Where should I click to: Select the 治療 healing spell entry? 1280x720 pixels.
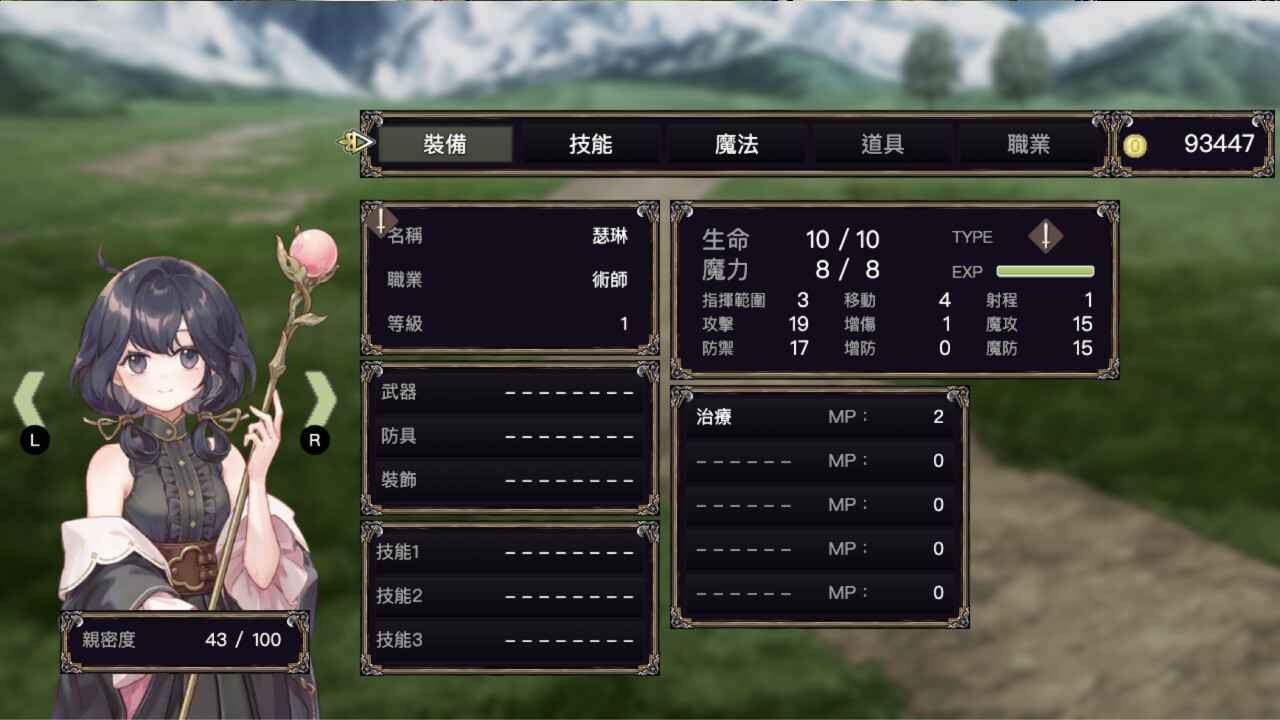pyautogui.click(x=818, y=417)
